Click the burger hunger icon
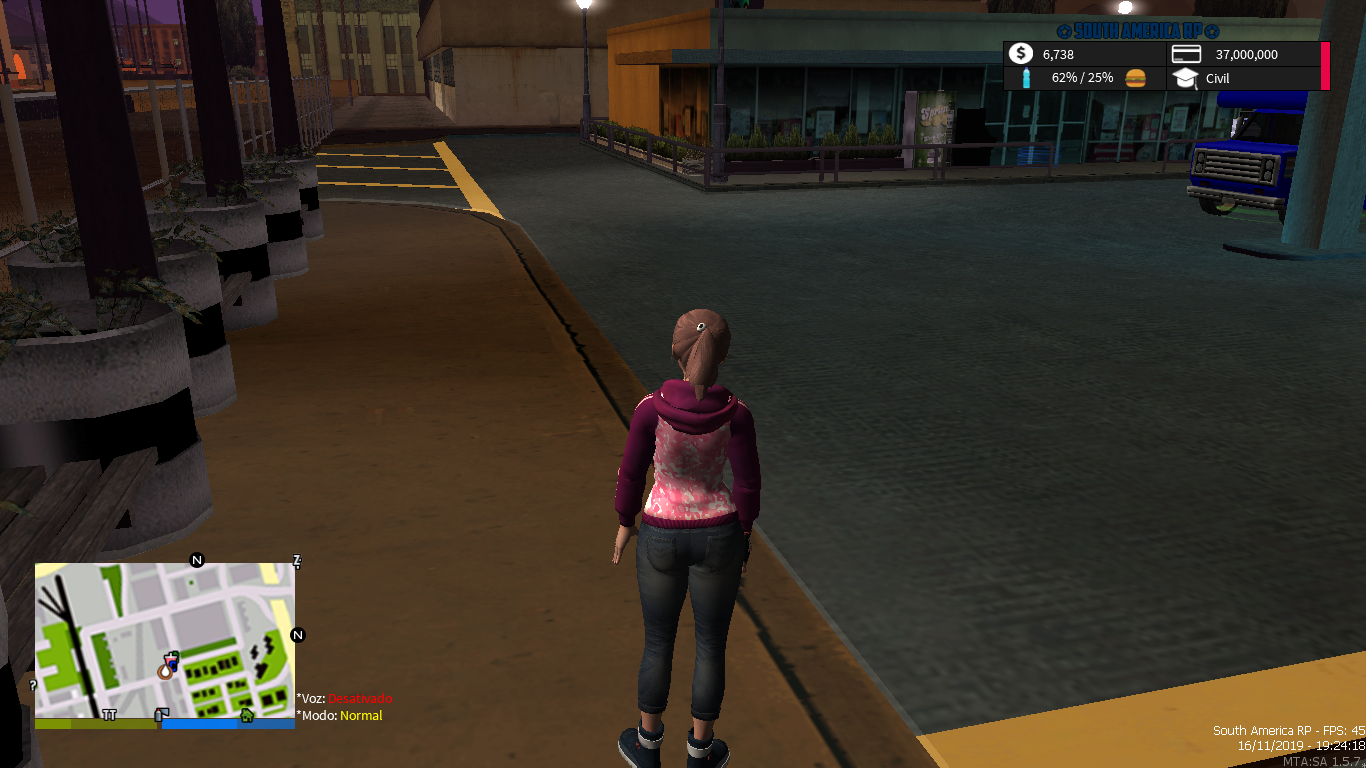The image size is (1366, 768). [1135, 79]
